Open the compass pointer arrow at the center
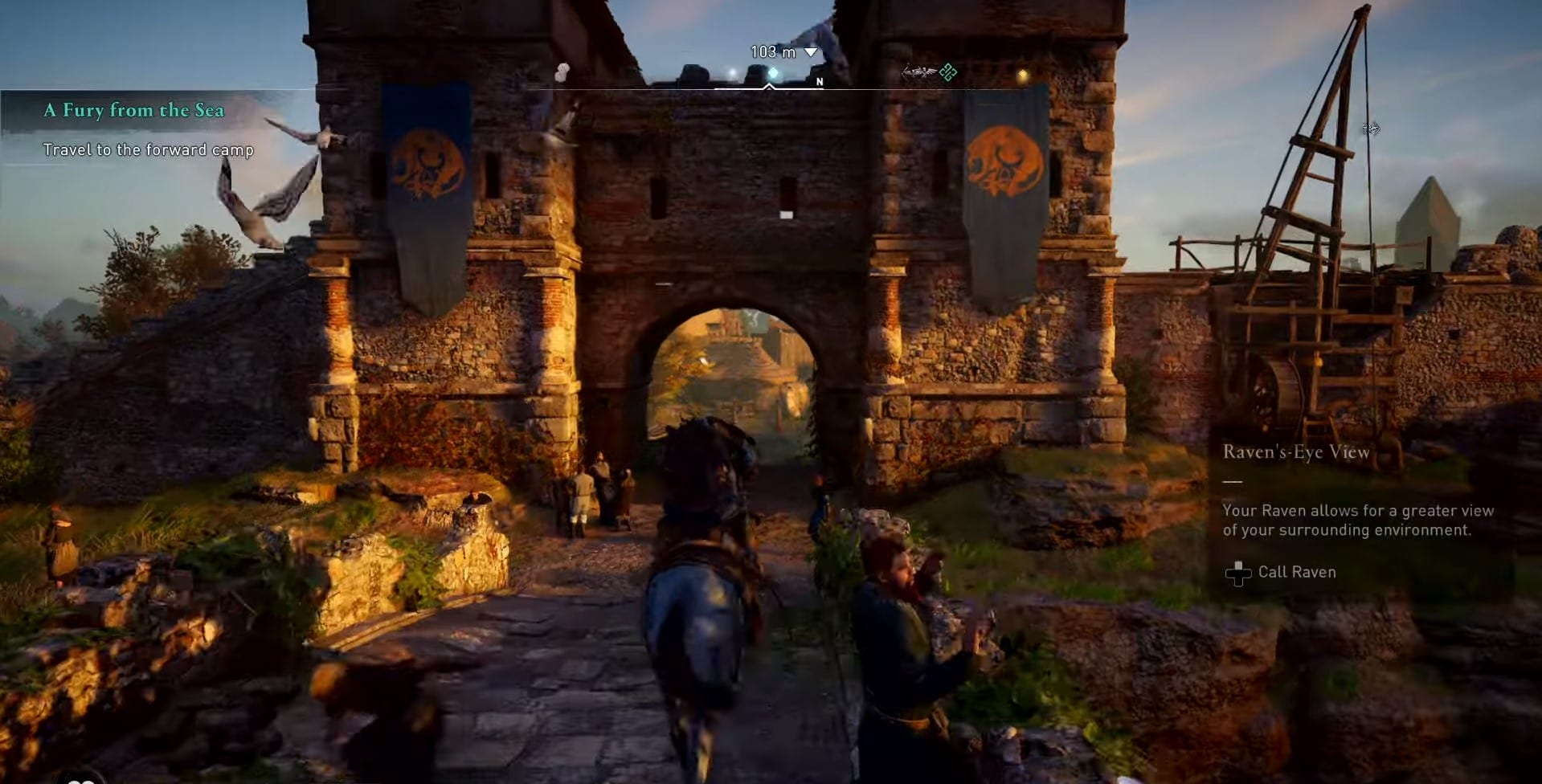The height and width of the screenshot is (784, 1542). click(x=769, y=85)
